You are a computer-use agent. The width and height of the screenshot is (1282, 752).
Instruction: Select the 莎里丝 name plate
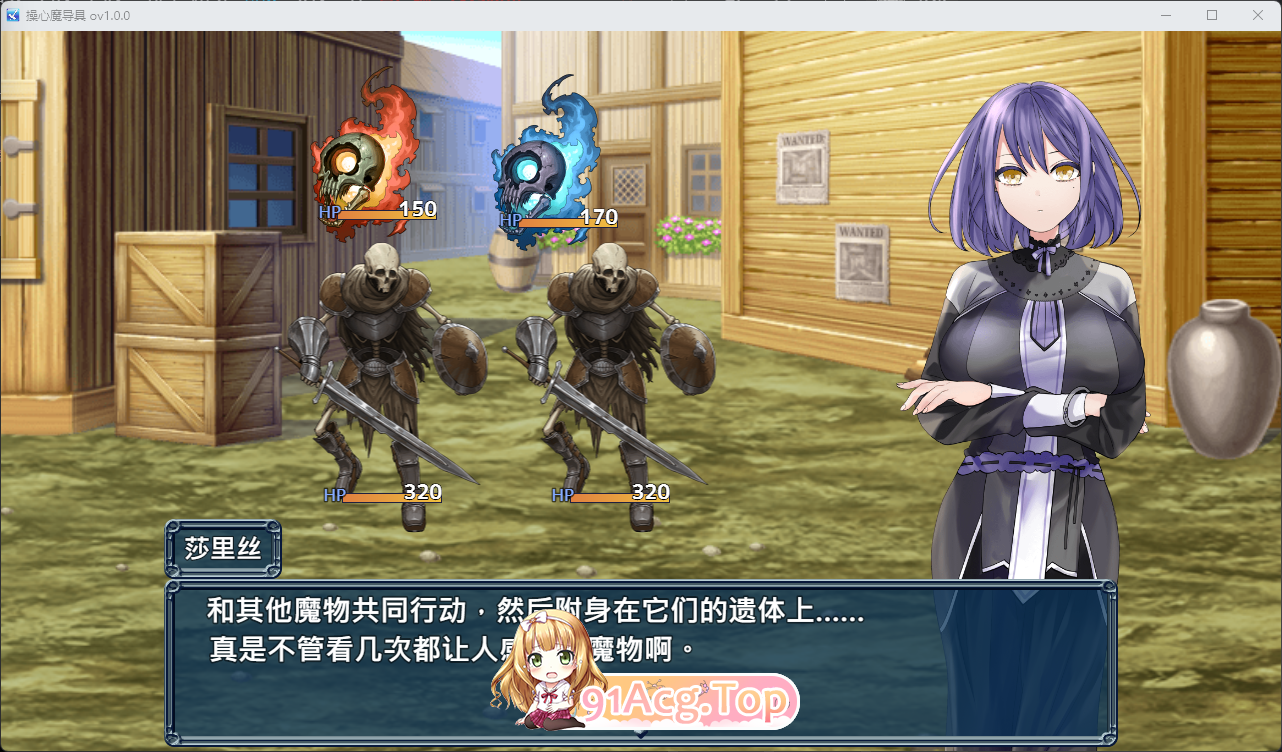(x=223, y=546)
